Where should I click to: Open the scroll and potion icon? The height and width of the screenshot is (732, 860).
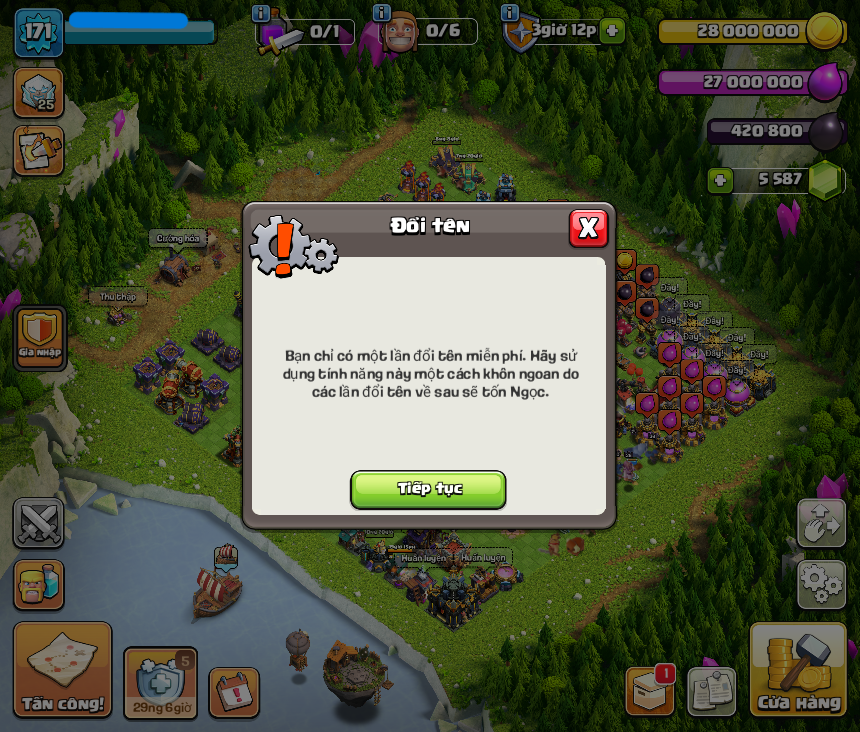39,150
